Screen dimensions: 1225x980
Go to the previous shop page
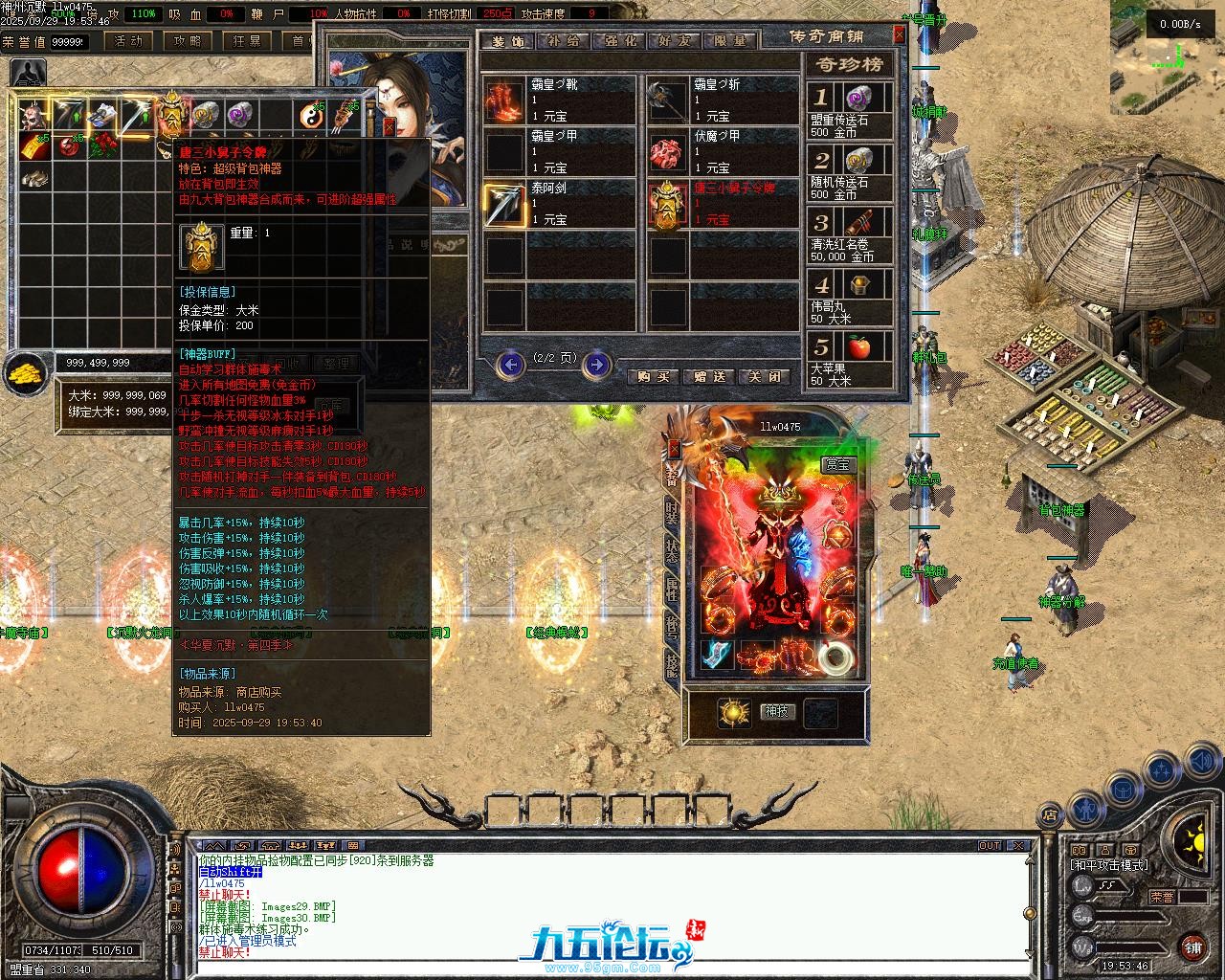click(512, 364)
